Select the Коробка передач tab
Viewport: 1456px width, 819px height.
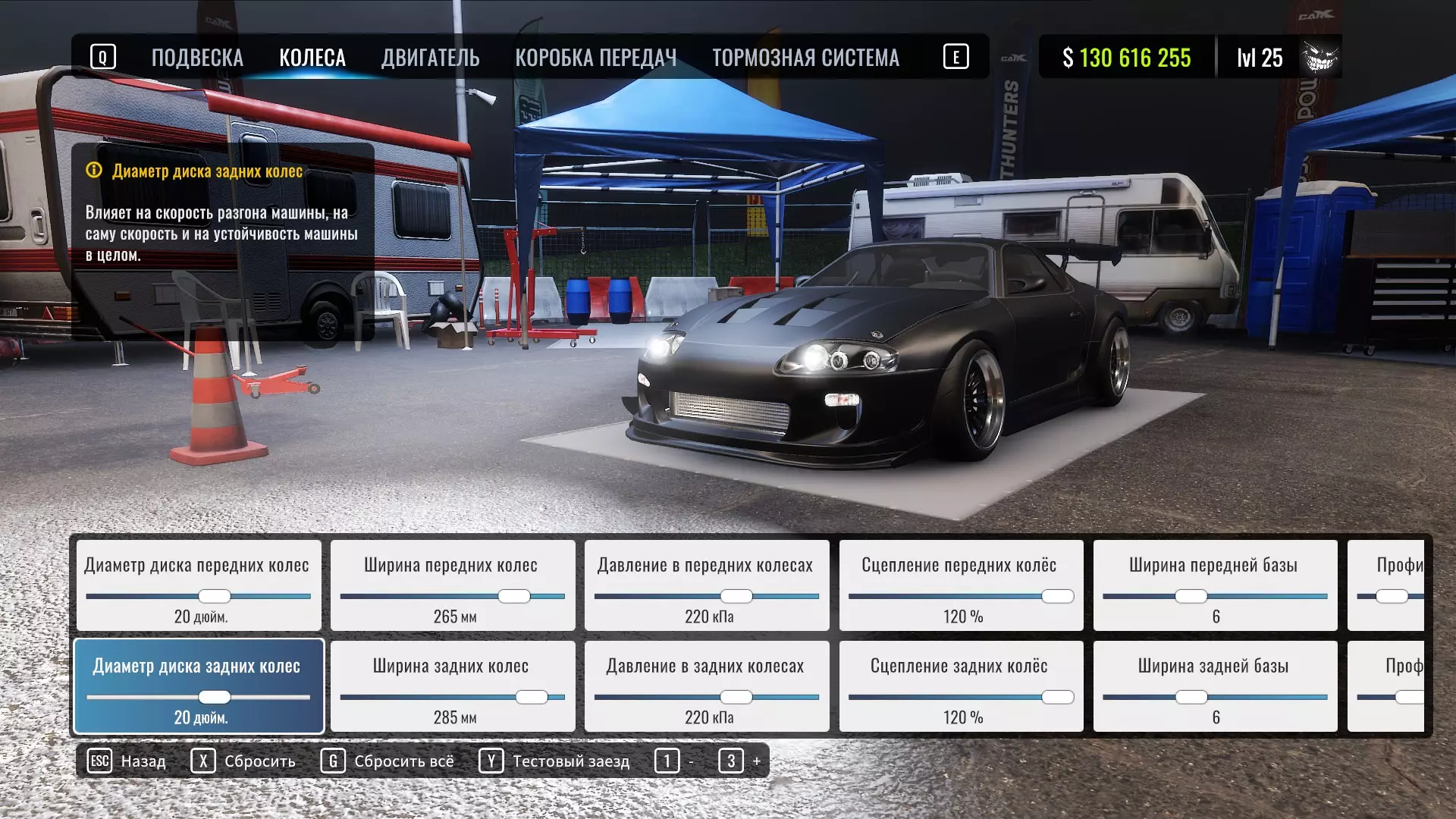595,58
